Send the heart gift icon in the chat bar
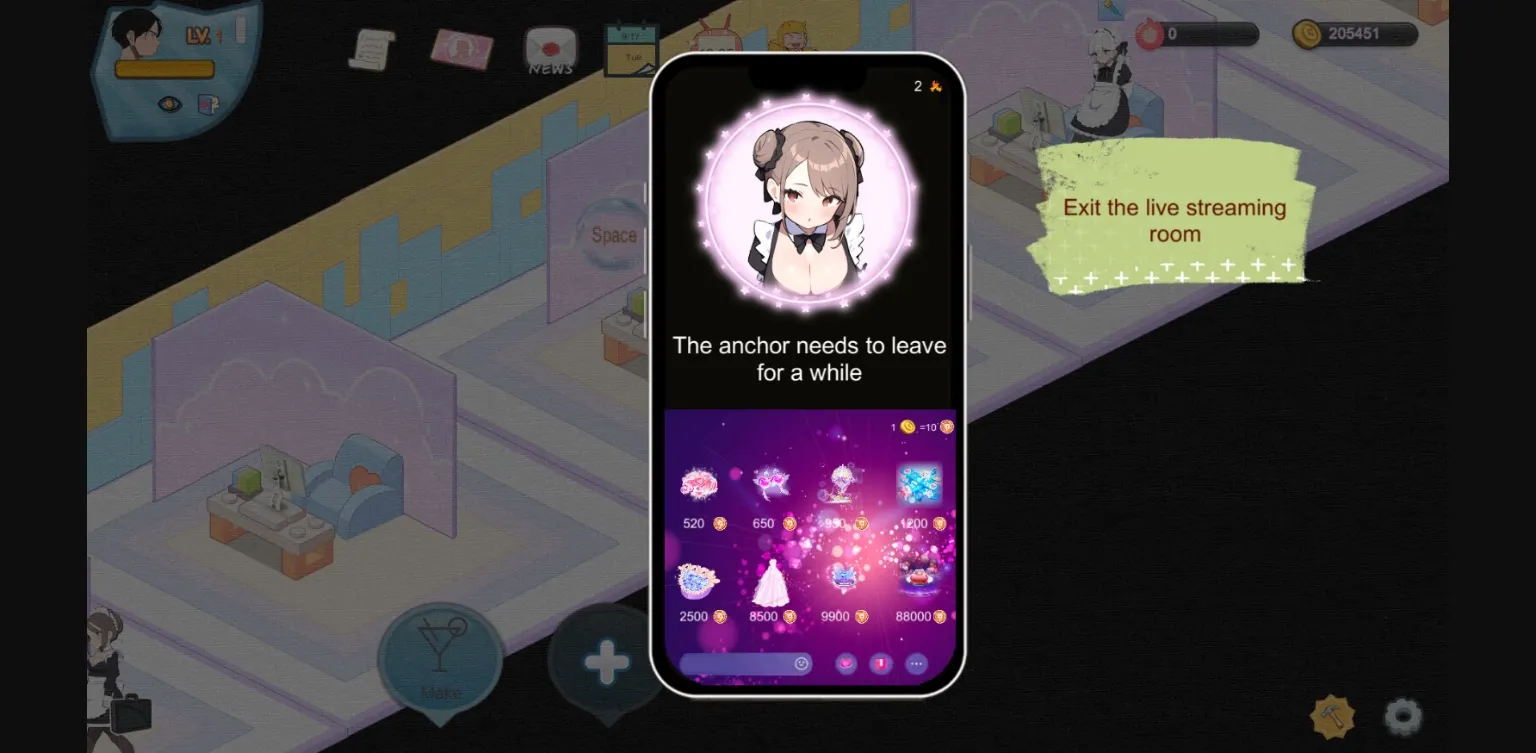This screenshot has height=753, width=1536. point(845,664)
